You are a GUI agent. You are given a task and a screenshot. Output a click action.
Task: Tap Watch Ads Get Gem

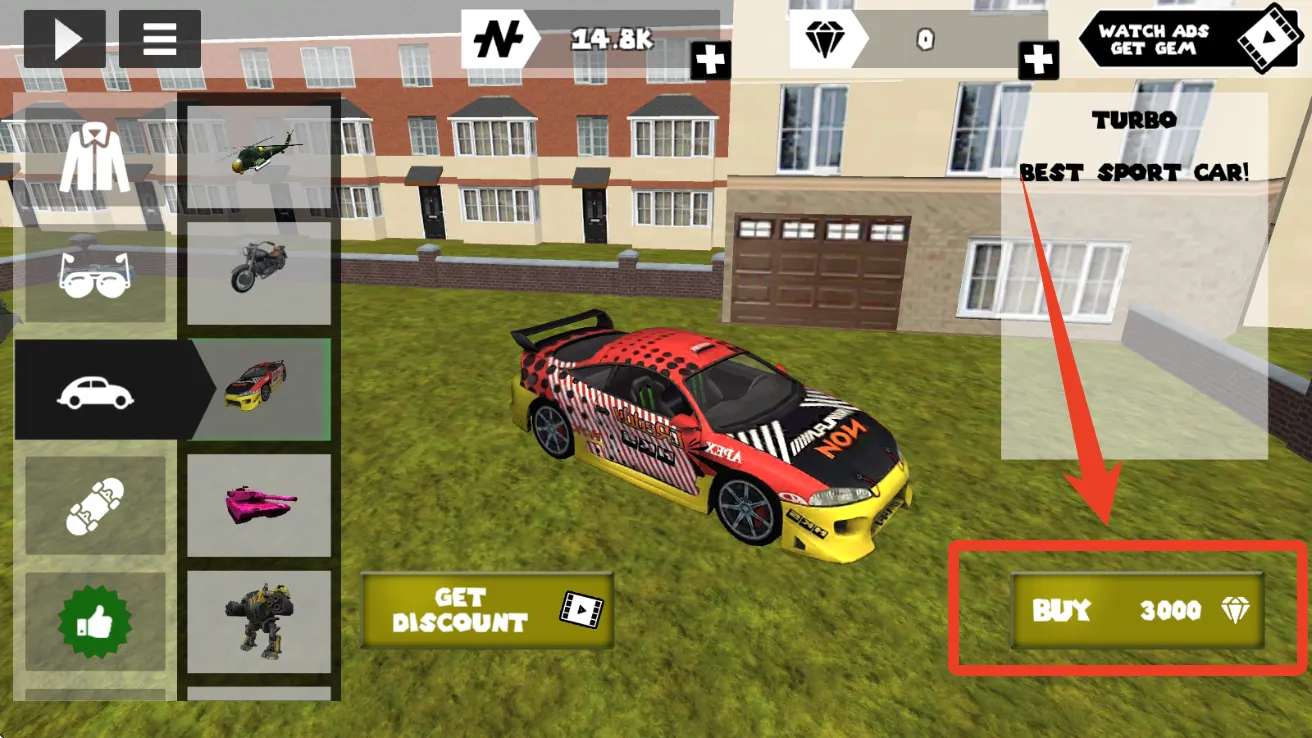coord(1187,39)
